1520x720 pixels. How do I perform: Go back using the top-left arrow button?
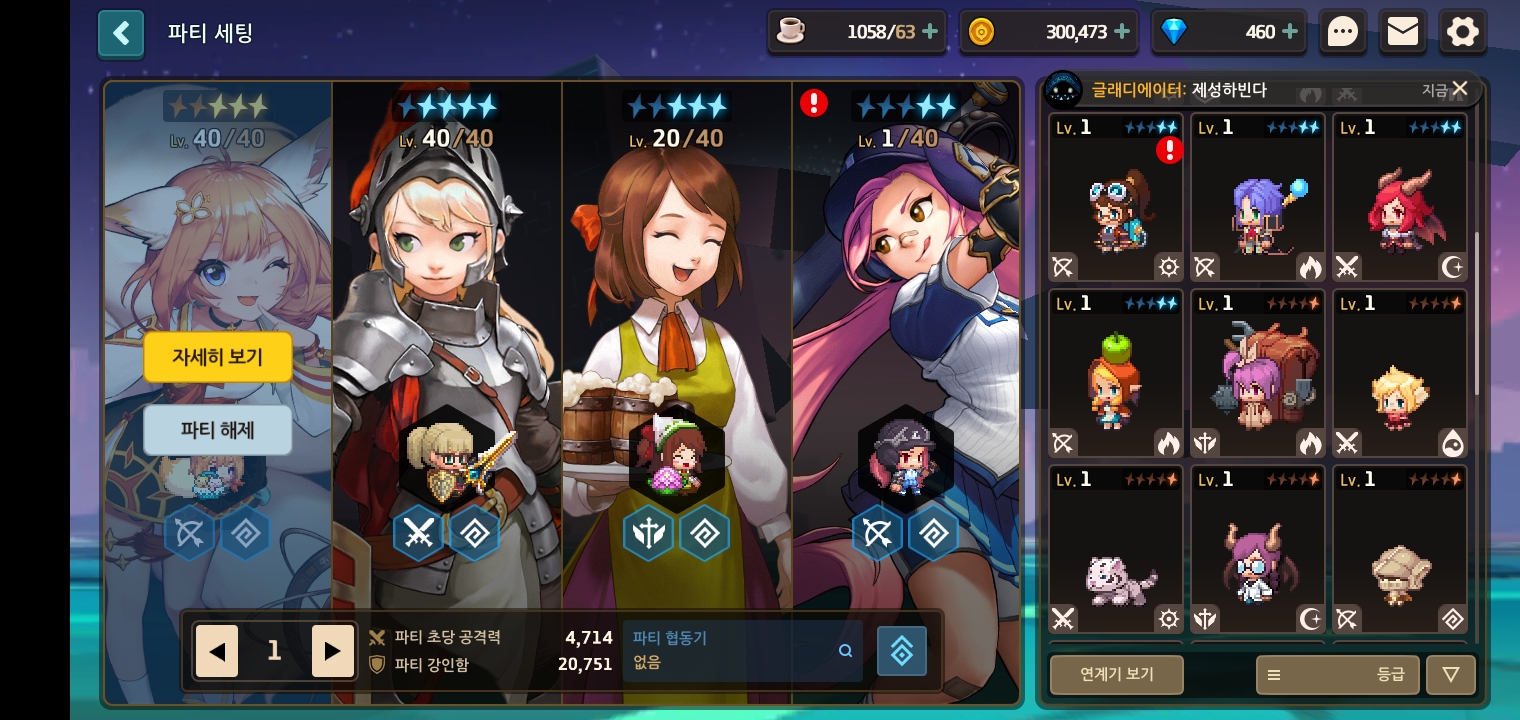coord(121,34)
